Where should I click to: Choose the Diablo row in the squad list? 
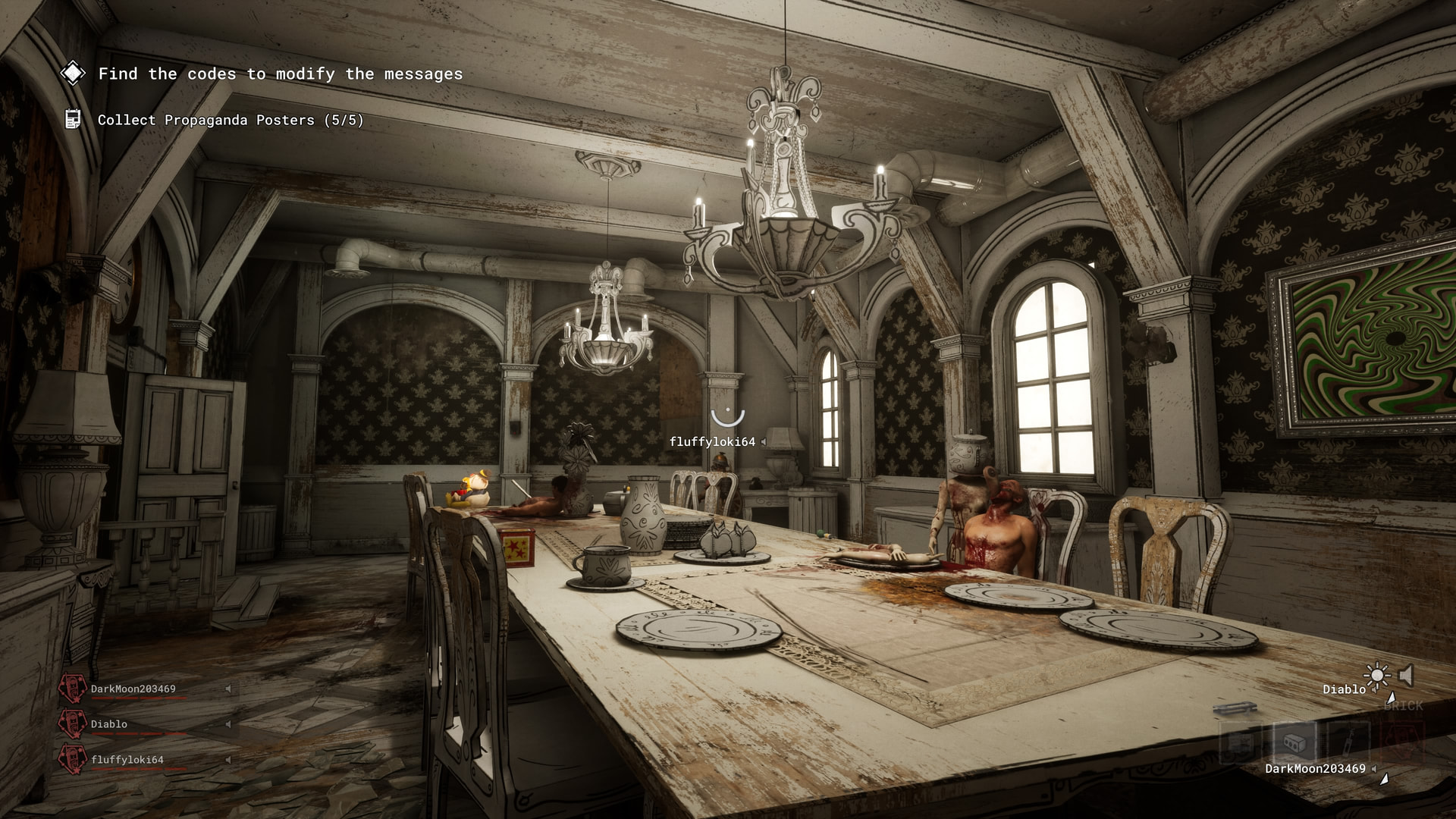(109, 724)
